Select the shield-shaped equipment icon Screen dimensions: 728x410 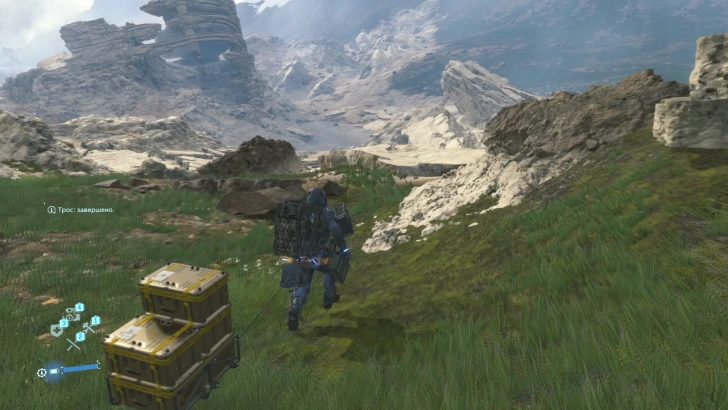click(x=56, y=331)
